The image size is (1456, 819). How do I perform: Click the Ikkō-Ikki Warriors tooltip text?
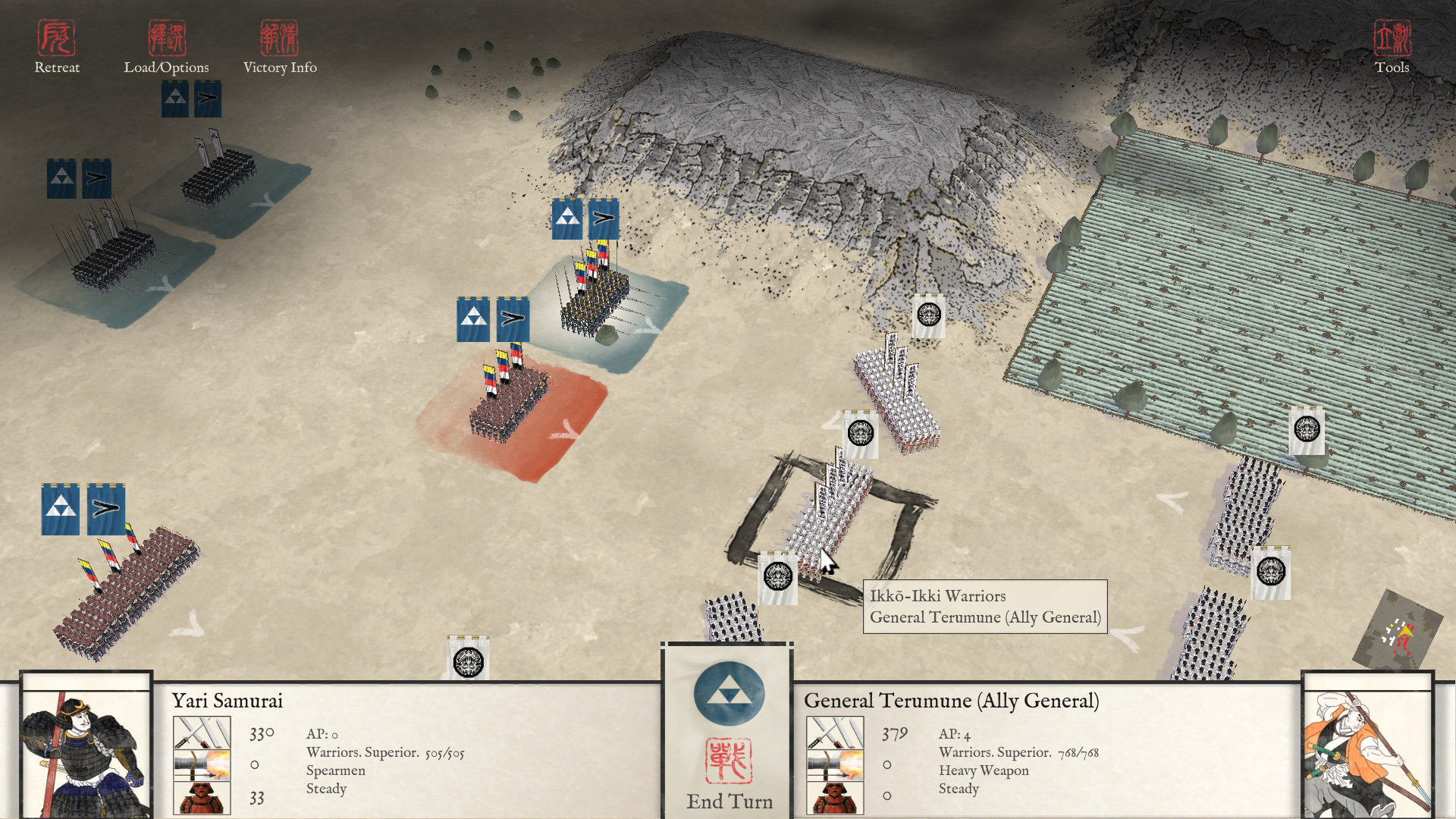pyautogui.click(x=937, y=596)
